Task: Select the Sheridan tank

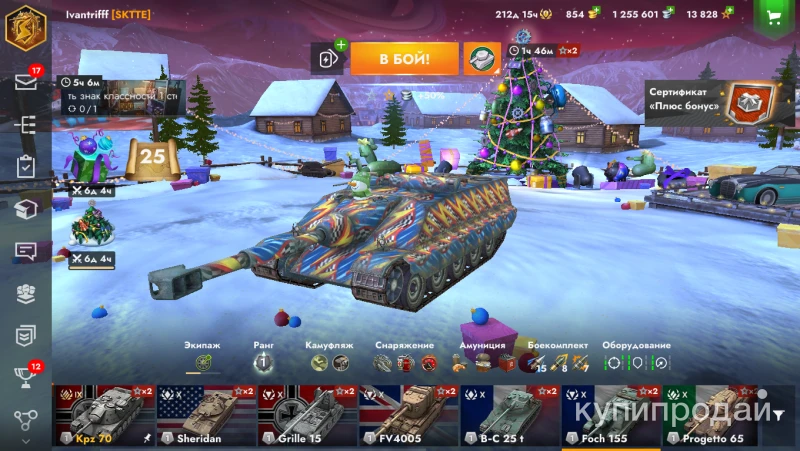Action: point(205,415)
